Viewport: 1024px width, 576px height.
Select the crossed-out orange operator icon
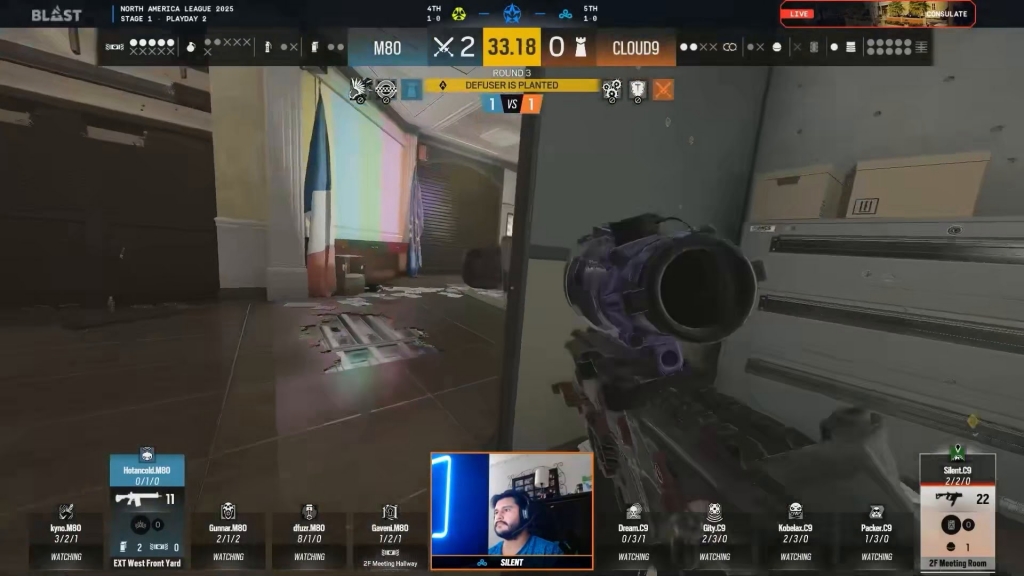point(663,90)
